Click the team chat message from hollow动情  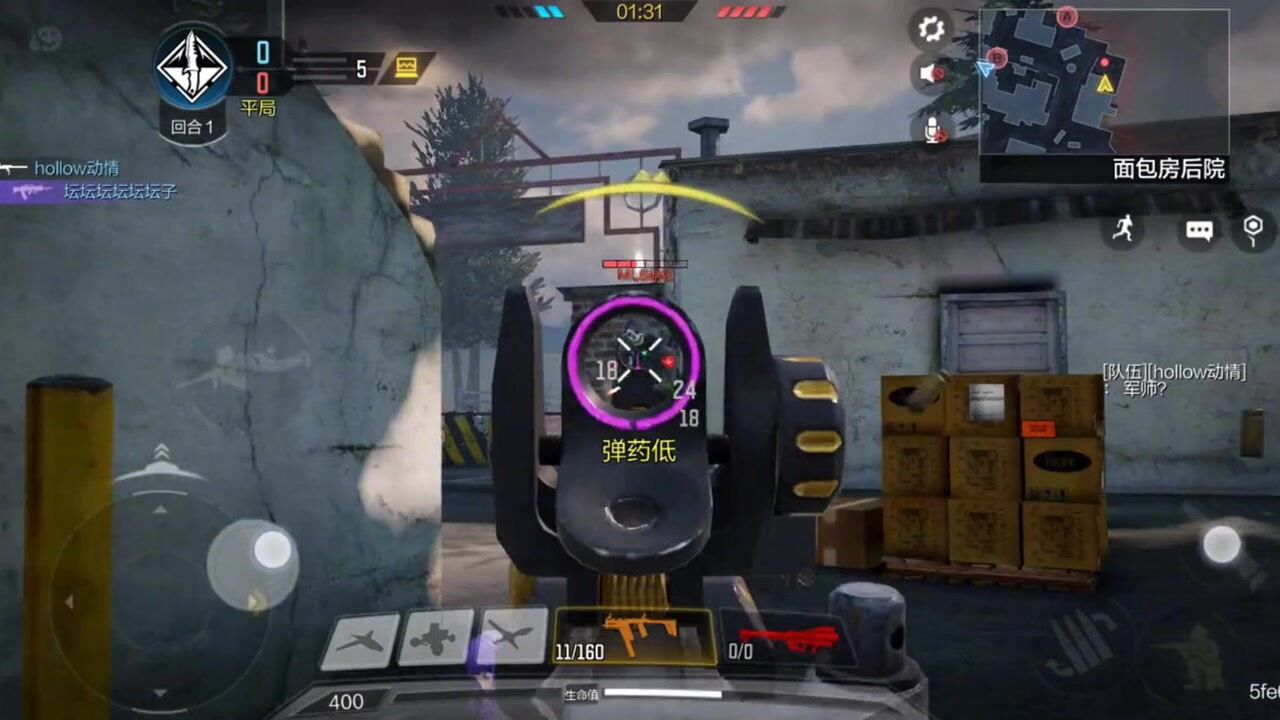1174,380
